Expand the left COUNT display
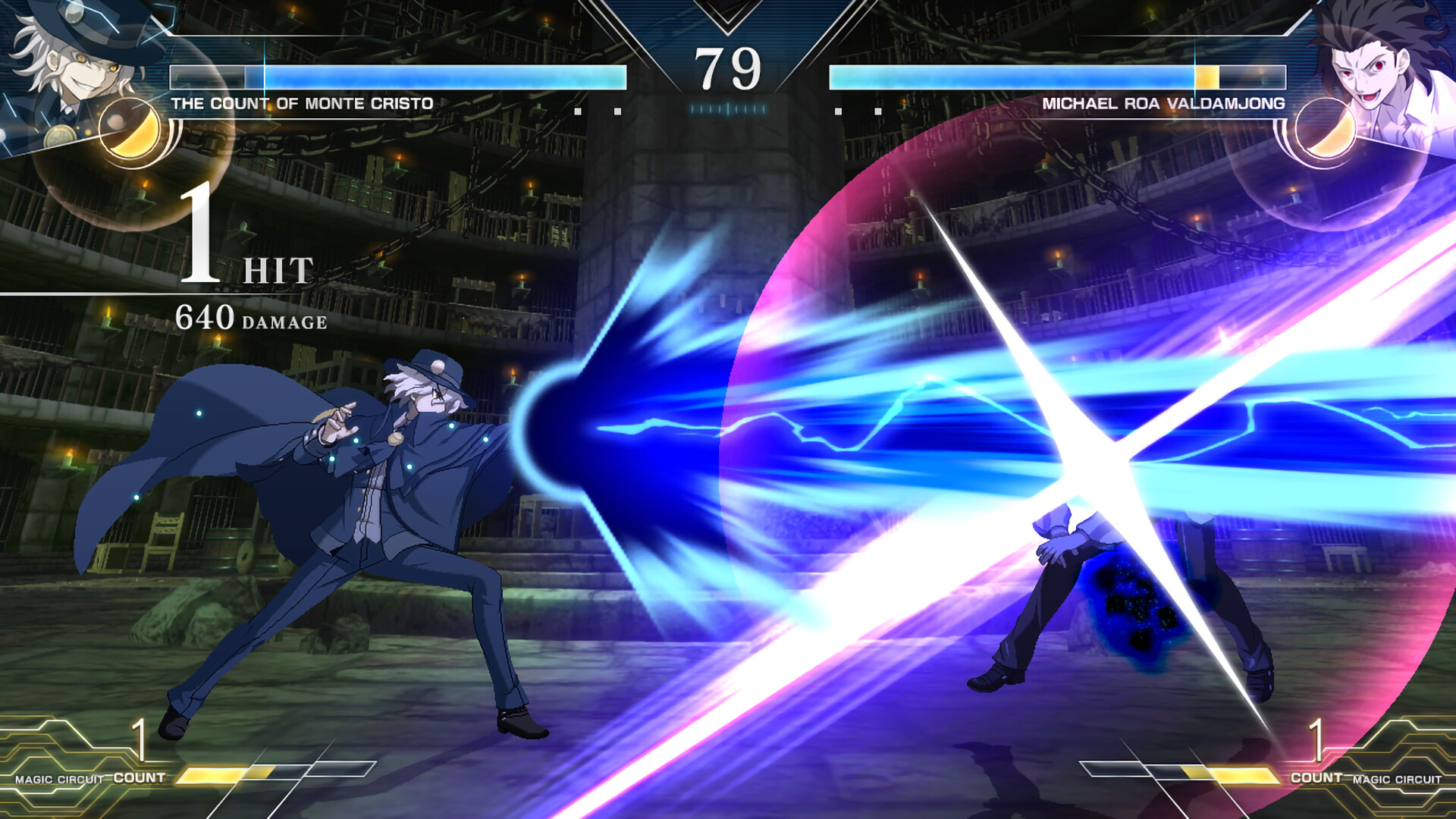 (139, 758)
